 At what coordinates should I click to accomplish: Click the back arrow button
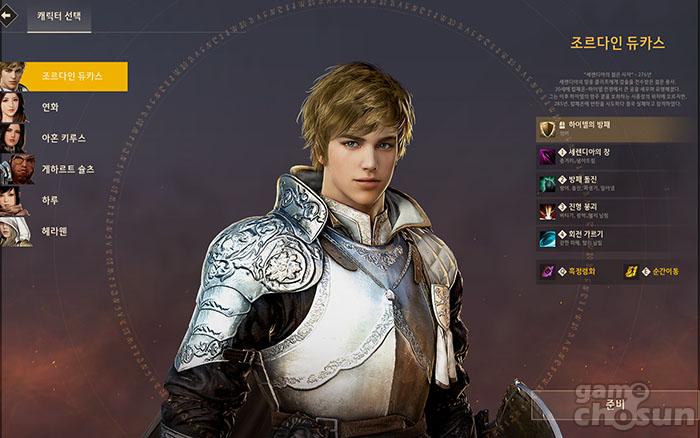coord(7,15)
